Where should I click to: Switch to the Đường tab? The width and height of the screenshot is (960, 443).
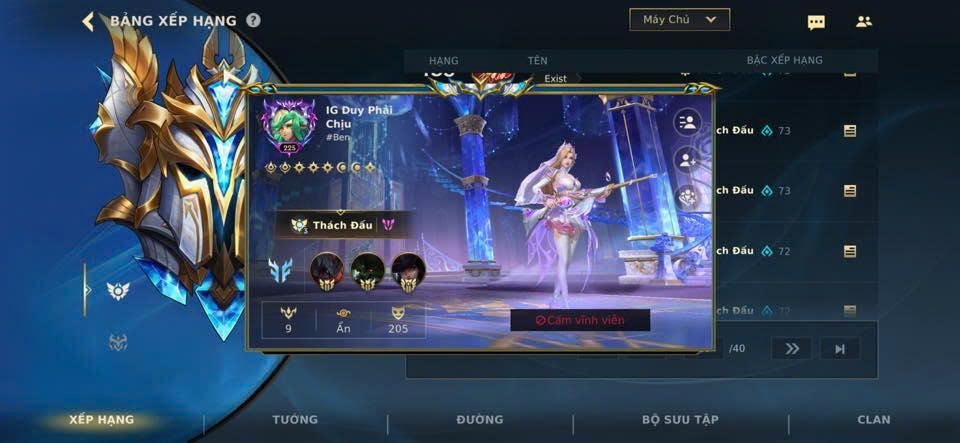click(480, 420)
